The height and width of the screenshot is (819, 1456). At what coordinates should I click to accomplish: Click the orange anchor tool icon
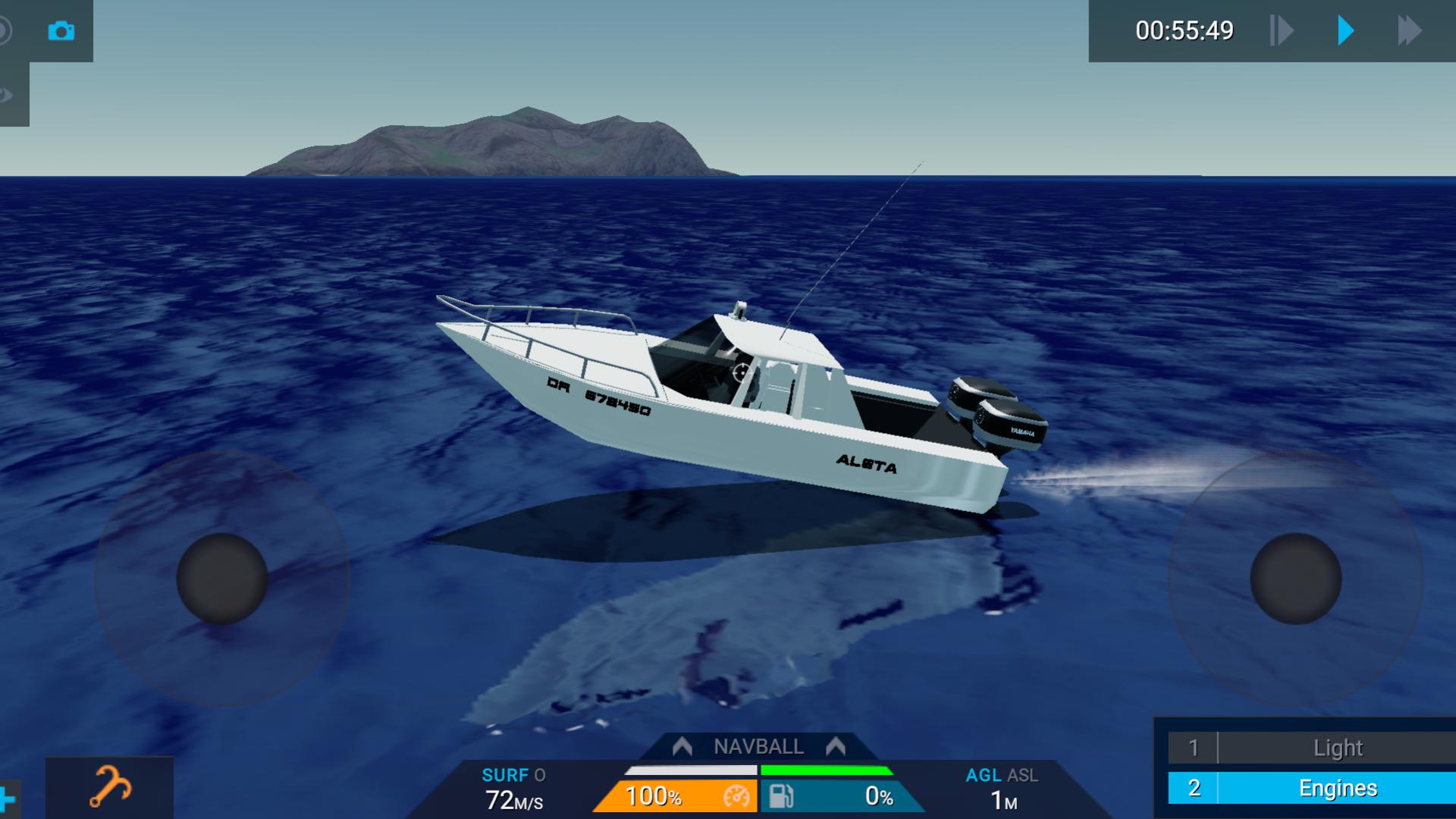click(110, 787)
